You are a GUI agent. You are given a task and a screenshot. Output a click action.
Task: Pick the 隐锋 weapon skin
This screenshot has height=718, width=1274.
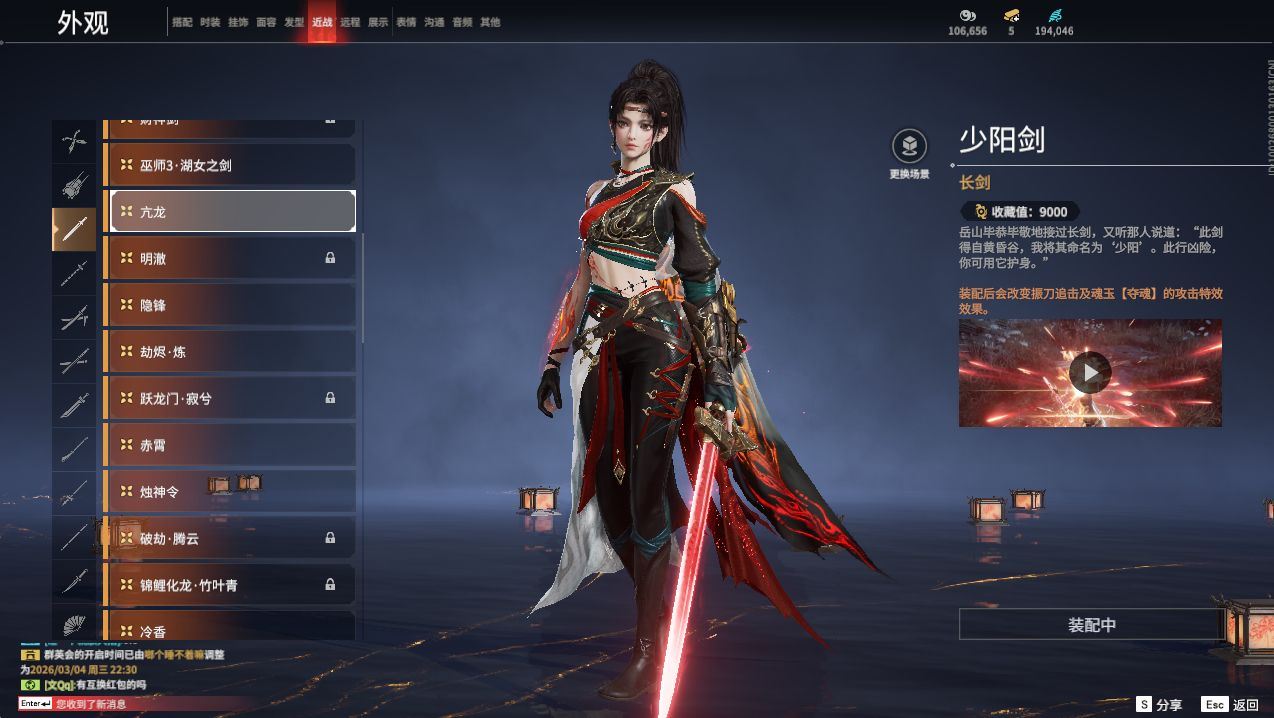pyautogui.click(x=232, y=305)
